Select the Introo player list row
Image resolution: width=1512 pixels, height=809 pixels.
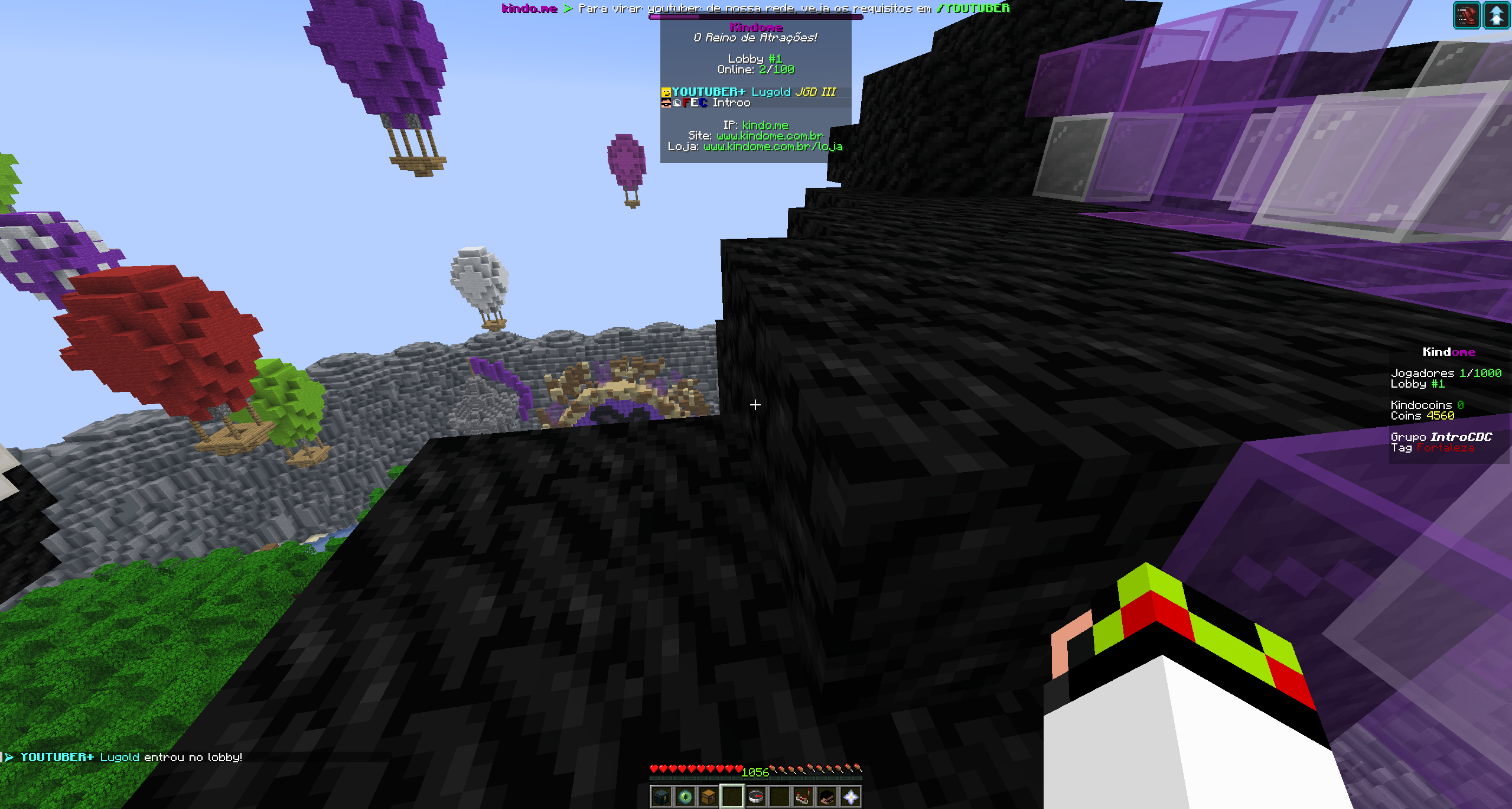pos(731,103)
